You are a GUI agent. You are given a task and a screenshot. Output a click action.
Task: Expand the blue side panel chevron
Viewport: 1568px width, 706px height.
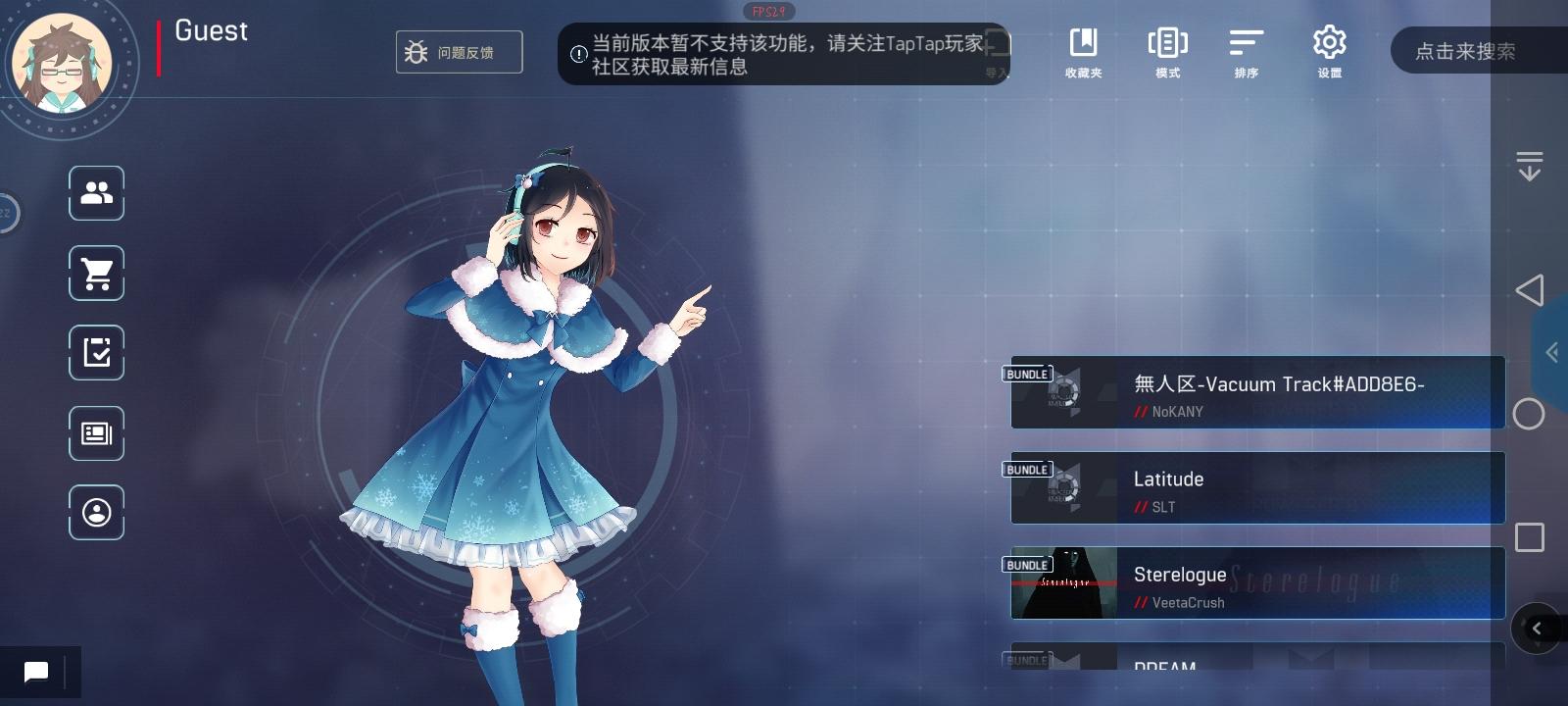tap(1552, 353)
